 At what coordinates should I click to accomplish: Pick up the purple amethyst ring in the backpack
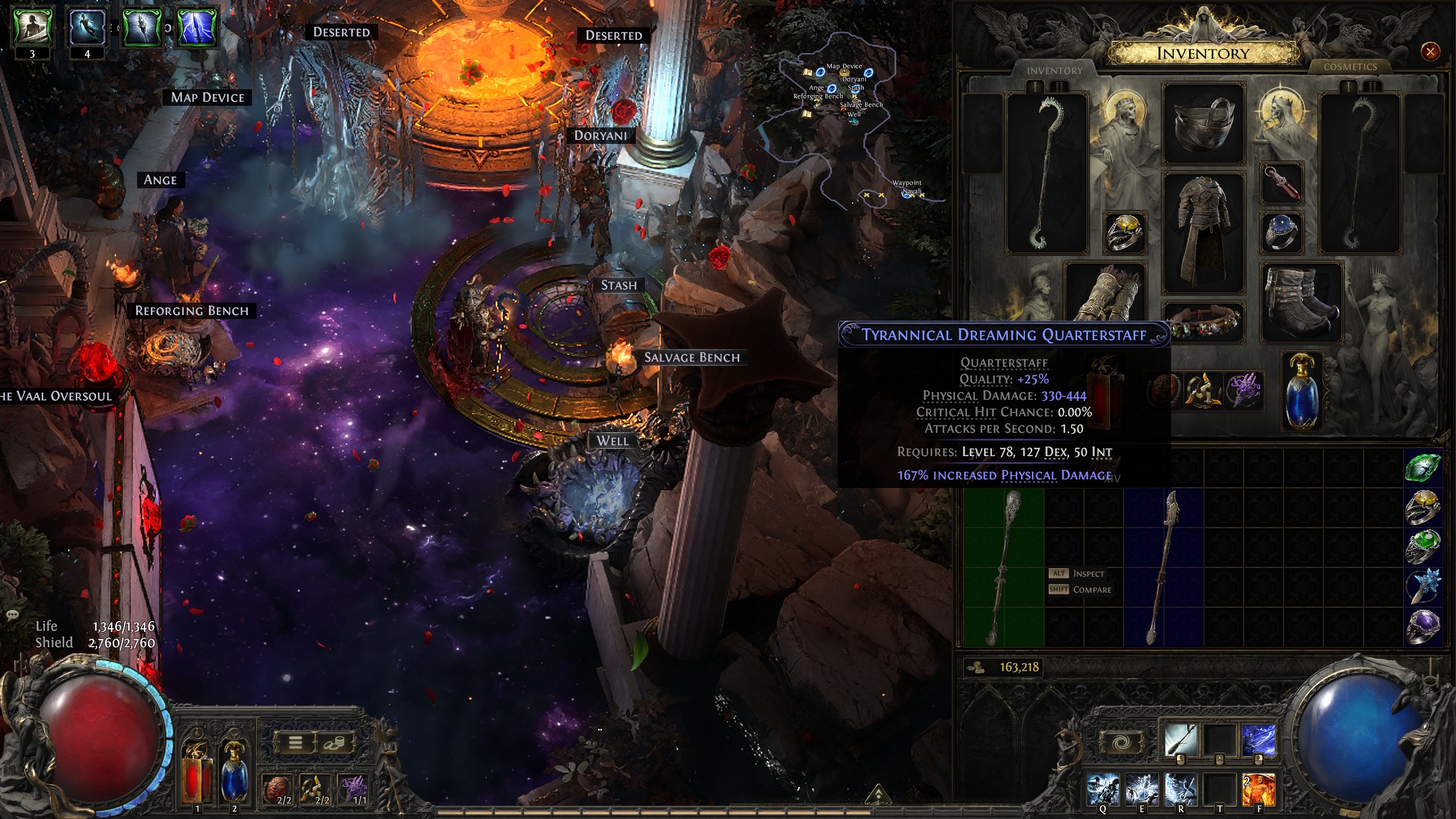click(1423, 627)
